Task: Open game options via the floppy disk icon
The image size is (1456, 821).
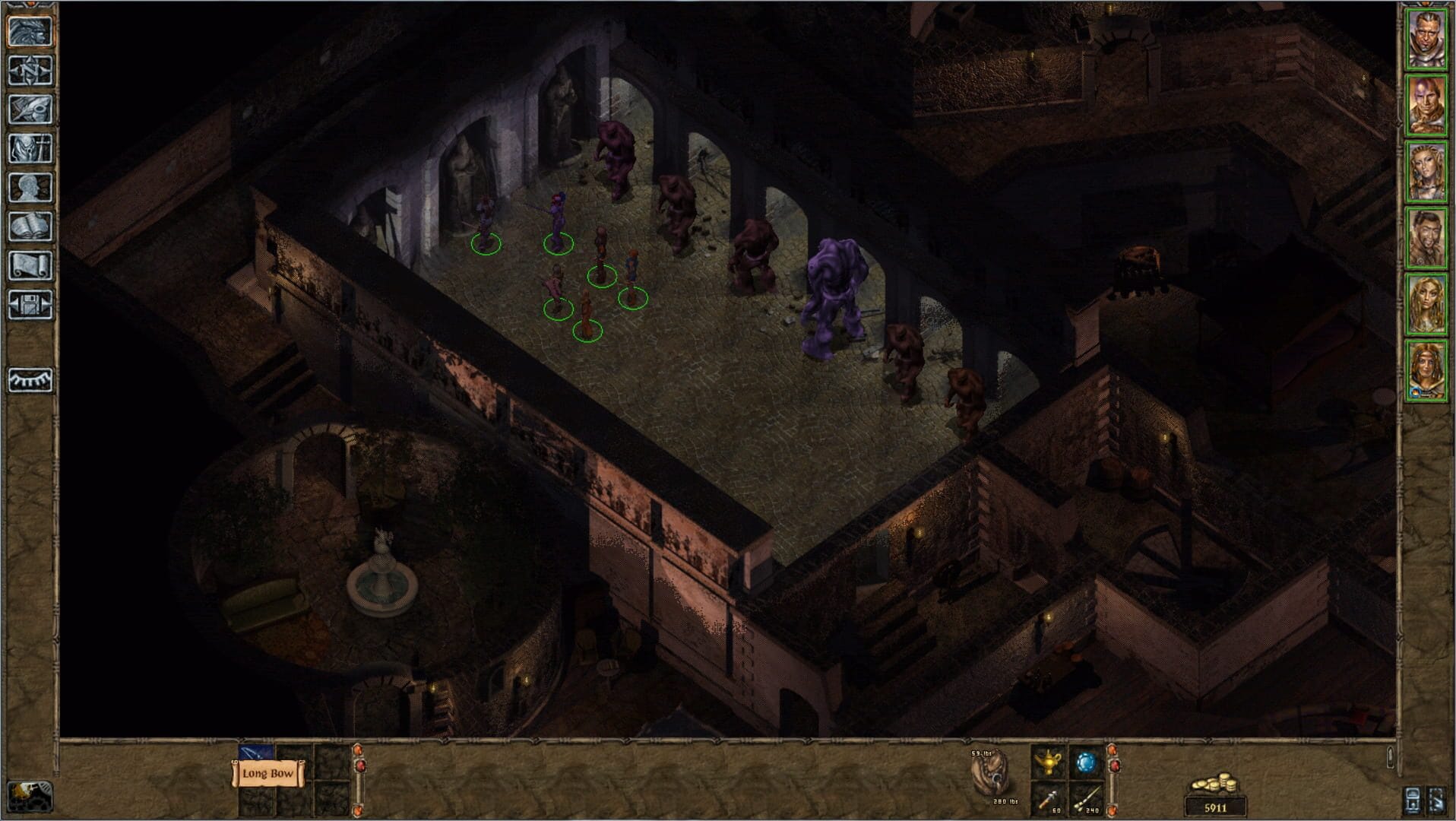Action: [30, 303]
